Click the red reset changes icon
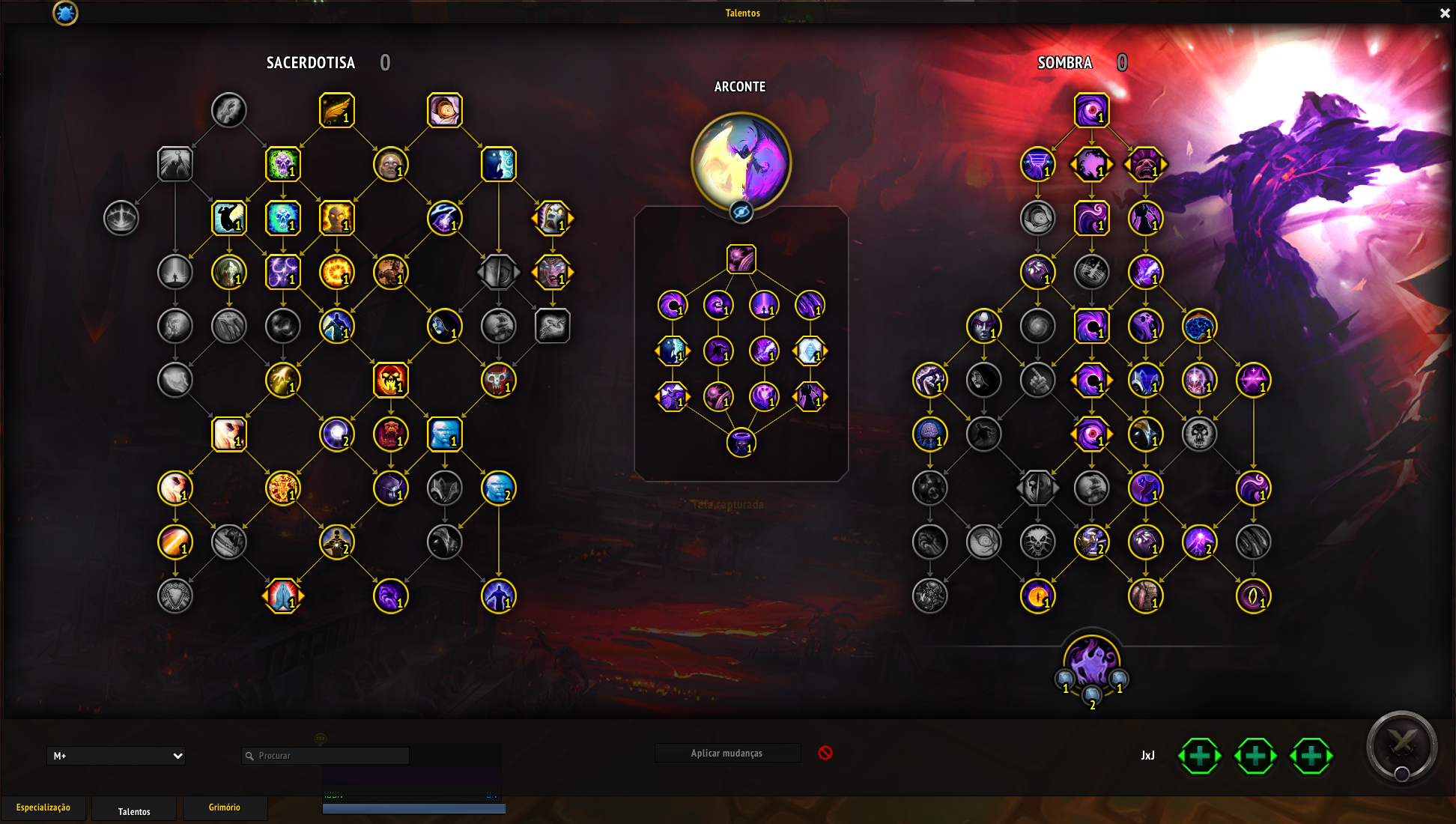The width and height of the screenshot is (1456, 824). [x=825, y=753]
